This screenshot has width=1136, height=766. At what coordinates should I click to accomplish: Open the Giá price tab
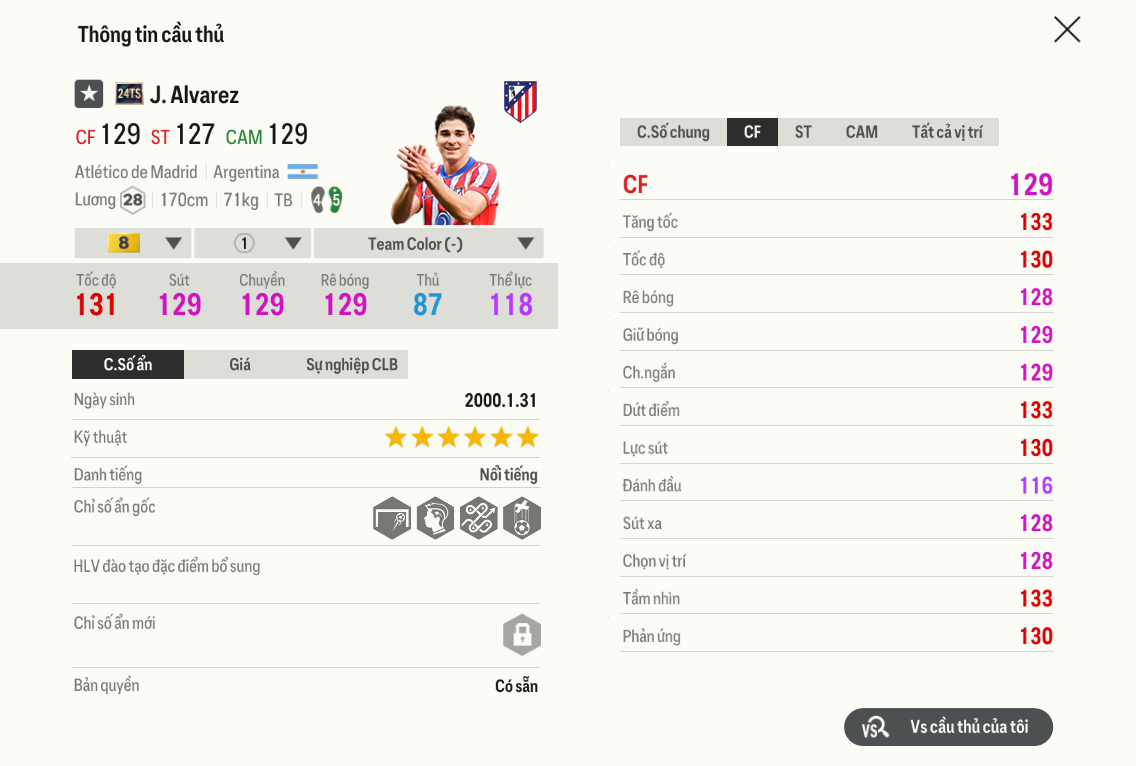click(240, 365)
